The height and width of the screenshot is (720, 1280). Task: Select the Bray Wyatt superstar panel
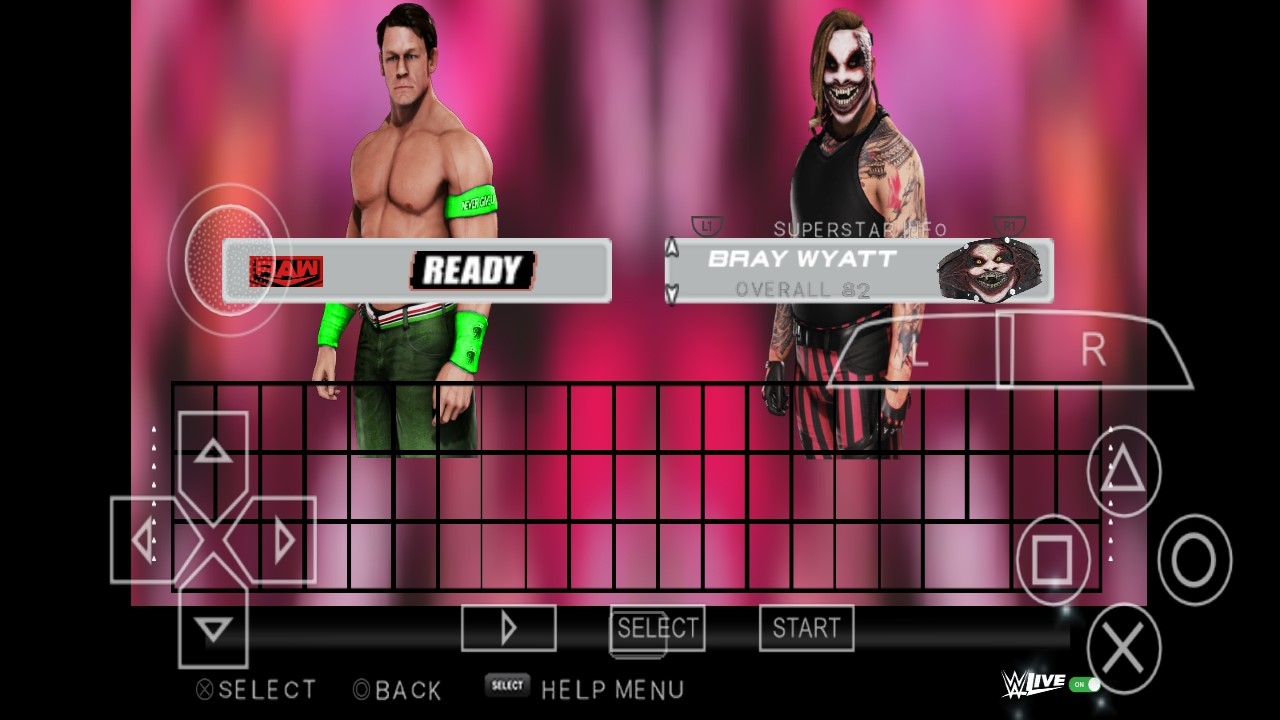[858, 271]
